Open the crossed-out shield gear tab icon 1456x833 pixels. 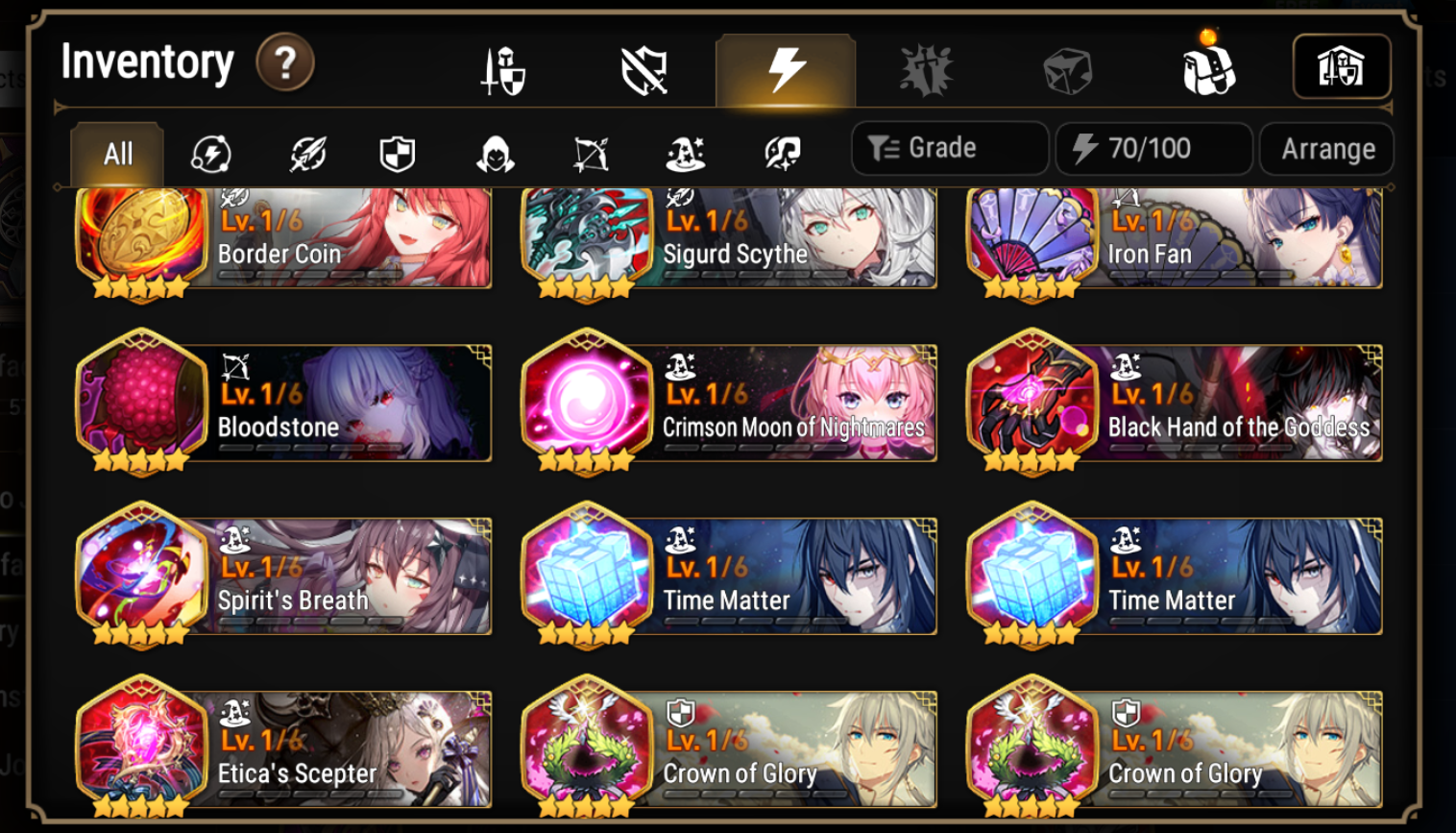point(643,65)
